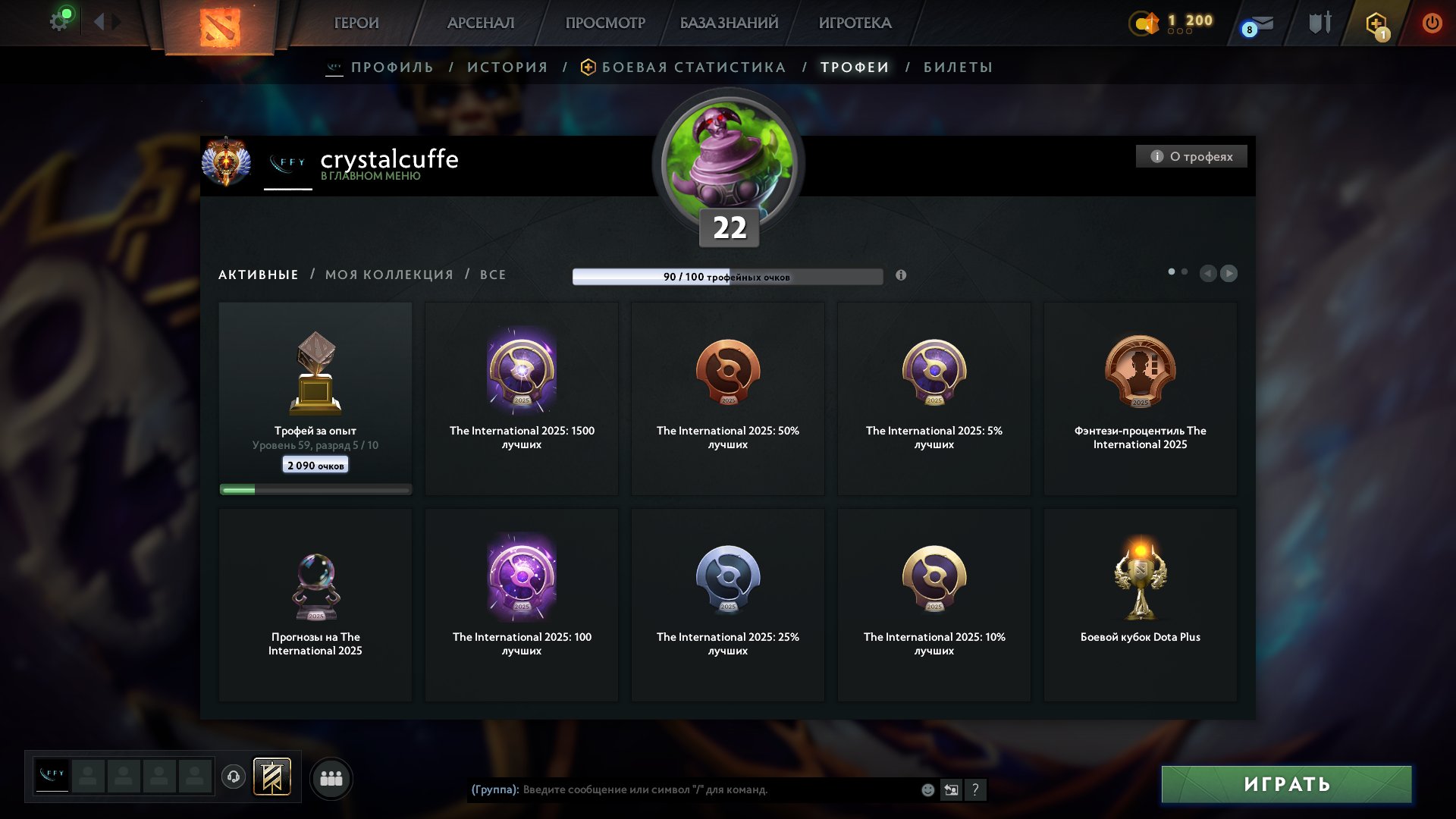Go to the ПРОСМОТР watch menu
Screen dimensions: 1456x819
click(605, 23)
